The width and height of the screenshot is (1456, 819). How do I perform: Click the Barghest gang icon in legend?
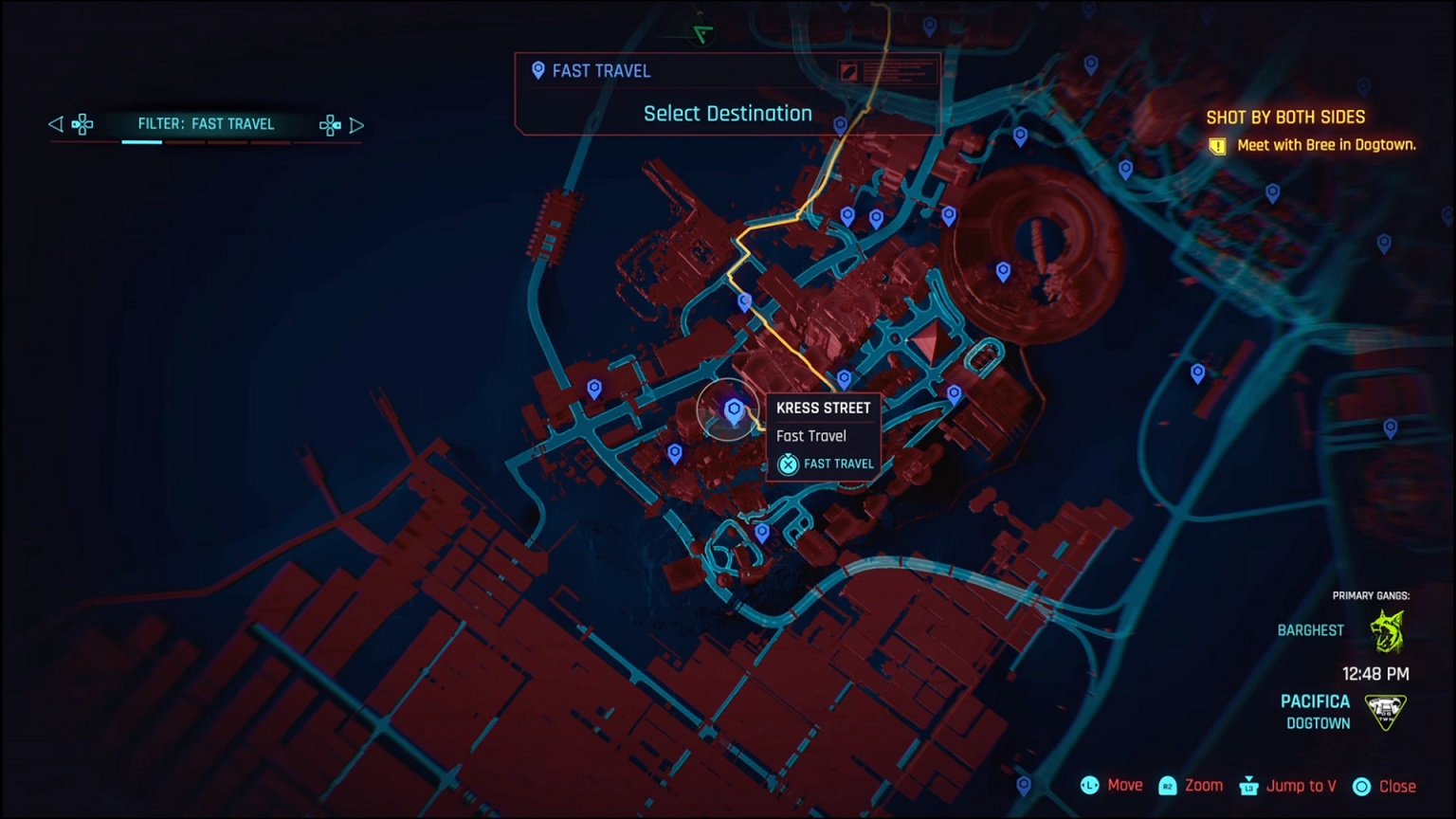[x=1387, y=629]
